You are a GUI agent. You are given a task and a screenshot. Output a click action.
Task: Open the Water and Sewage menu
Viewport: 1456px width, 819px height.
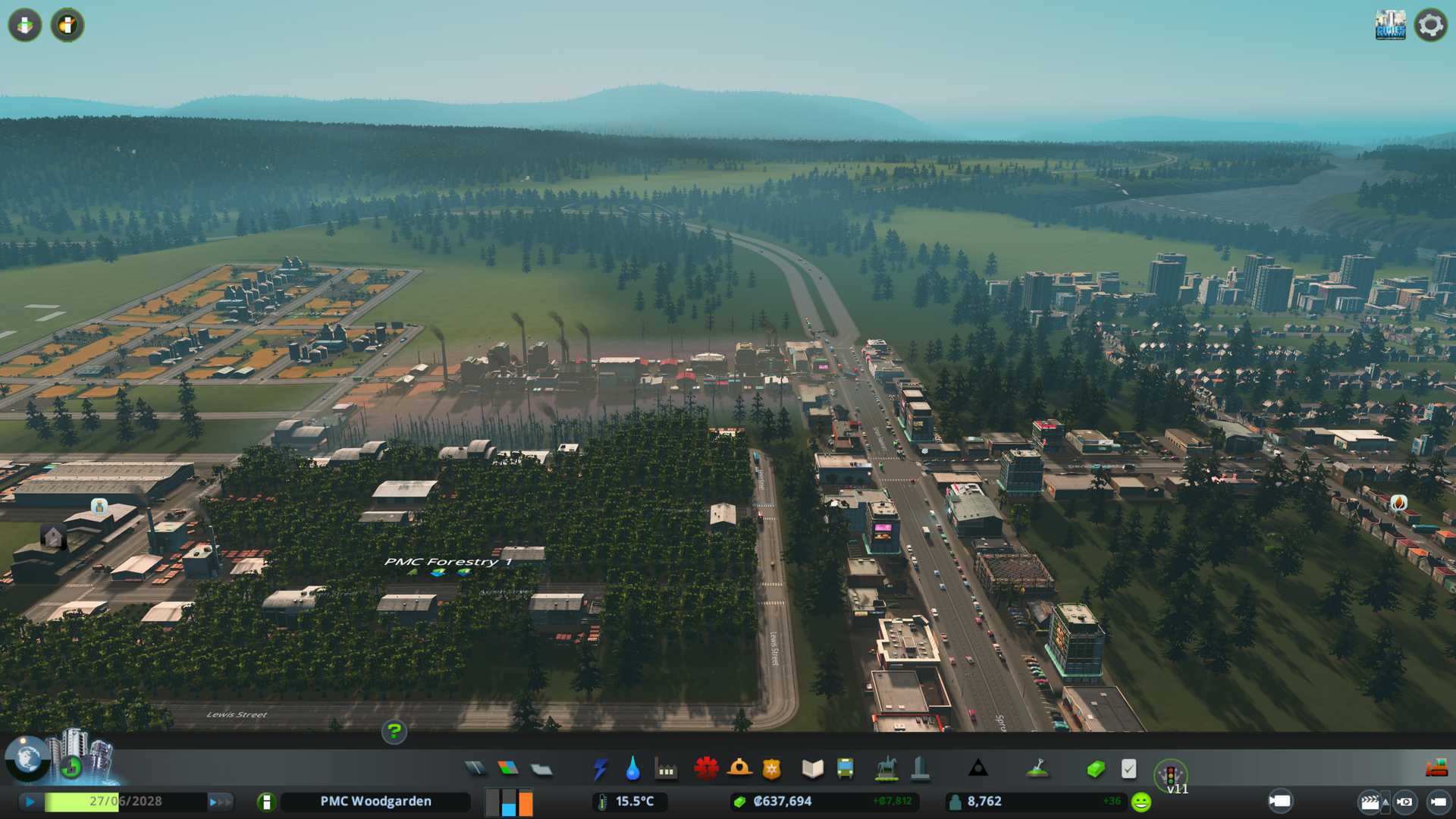632,769
